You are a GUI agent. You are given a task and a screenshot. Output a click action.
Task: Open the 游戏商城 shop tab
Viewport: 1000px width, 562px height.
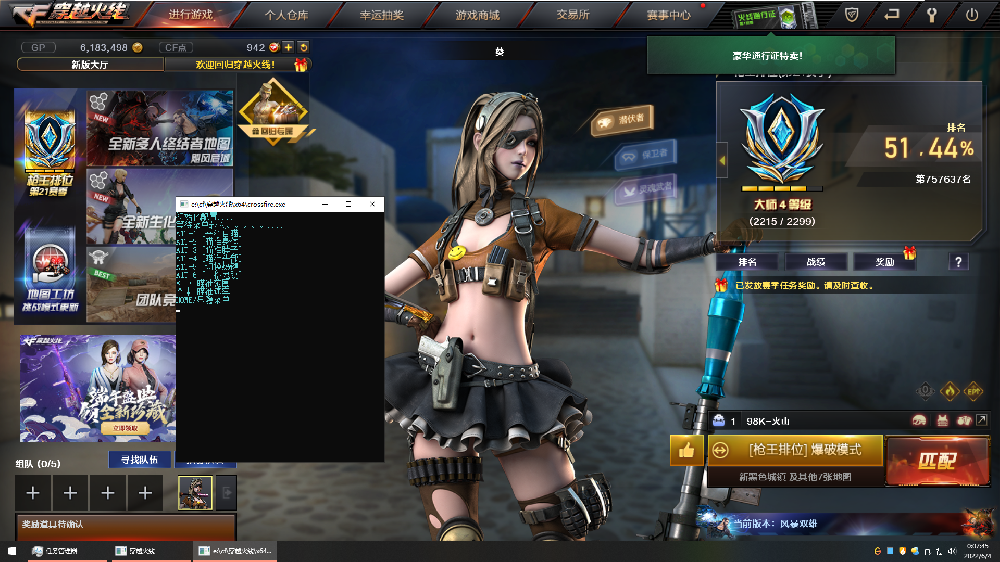pos(478,15)
